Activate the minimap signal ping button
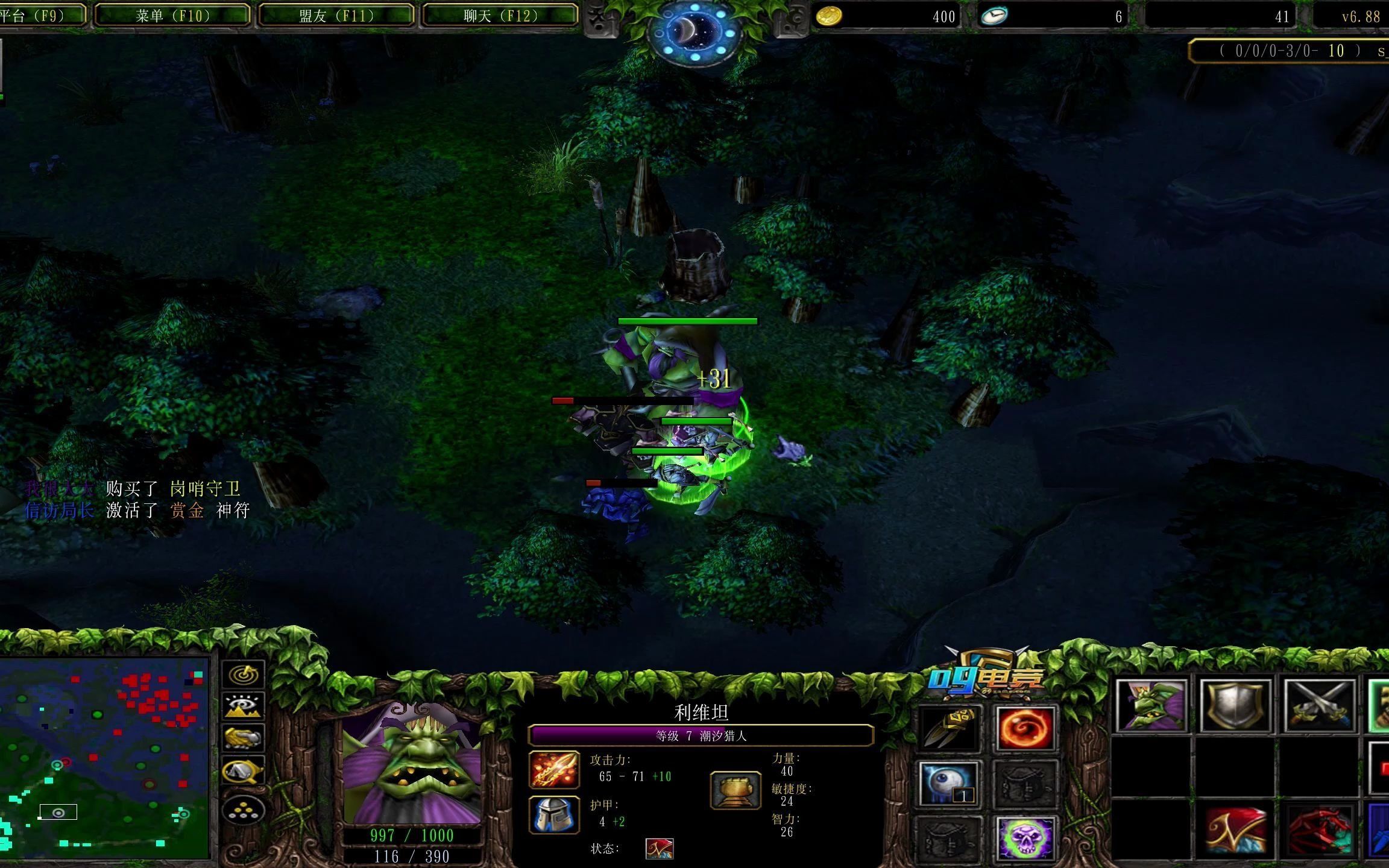Screen dimensions: 1389x868 (x=244, y=675)
